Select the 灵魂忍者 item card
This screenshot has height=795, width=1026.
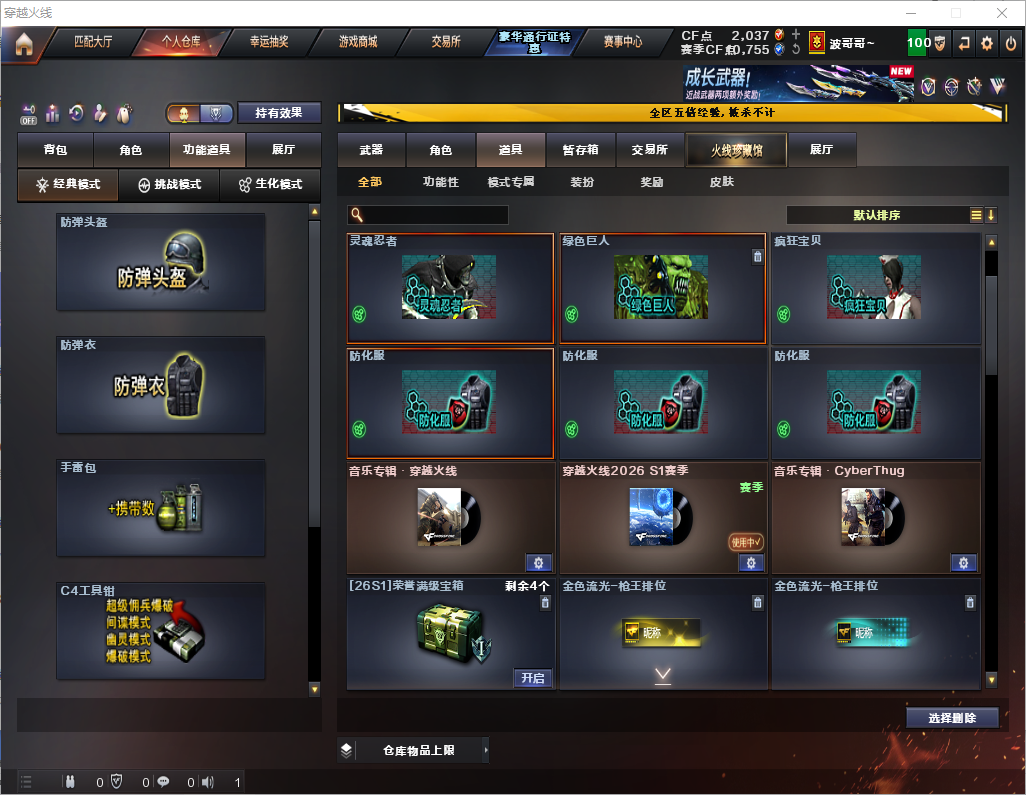click(x=450, y=288)
